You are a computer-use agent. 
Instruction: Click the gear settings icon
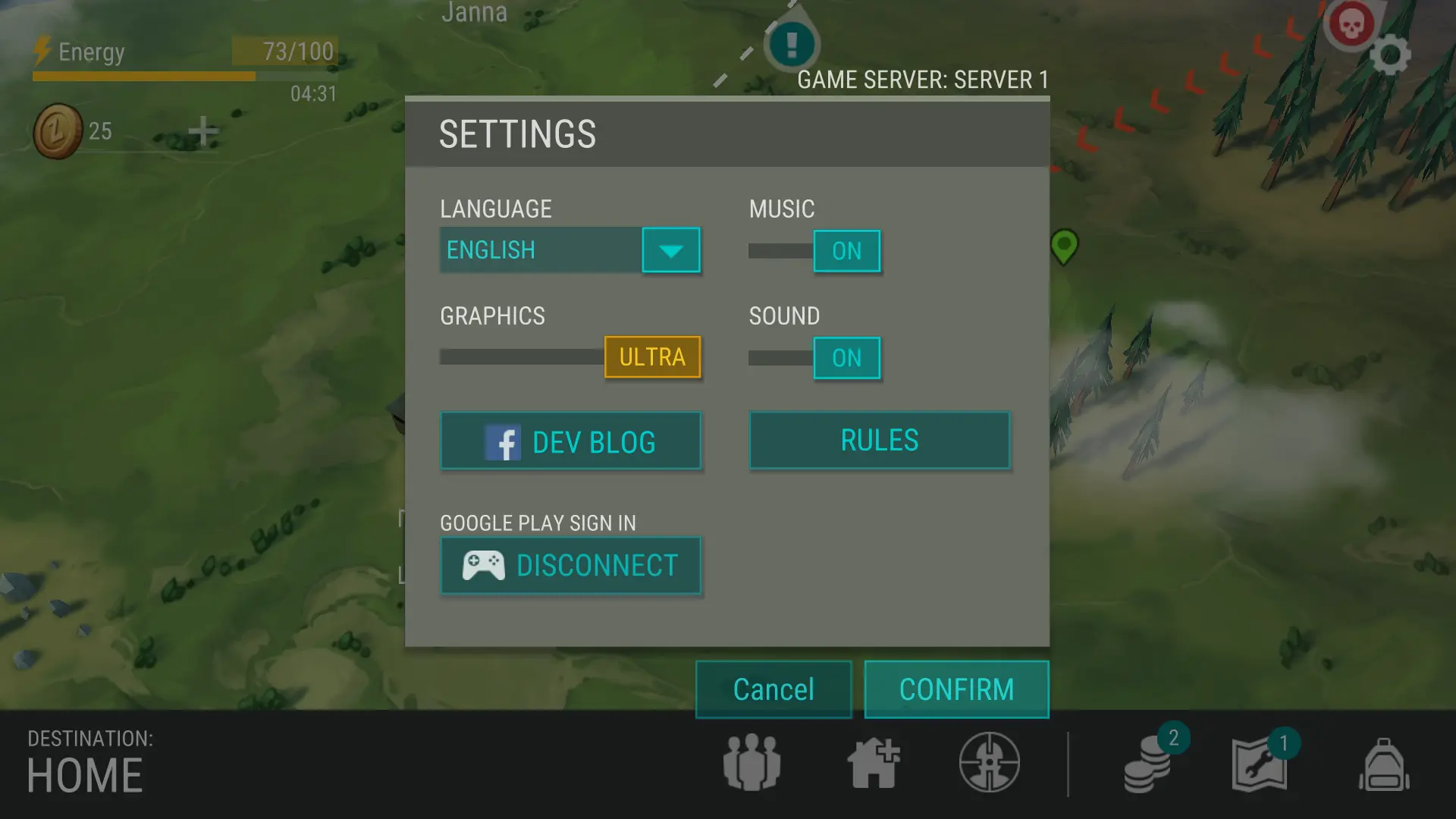tap(1390, 55)
